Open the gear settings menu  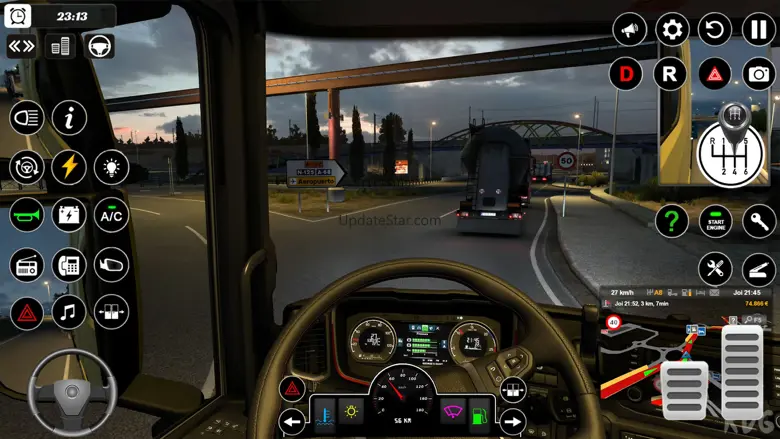672,28
